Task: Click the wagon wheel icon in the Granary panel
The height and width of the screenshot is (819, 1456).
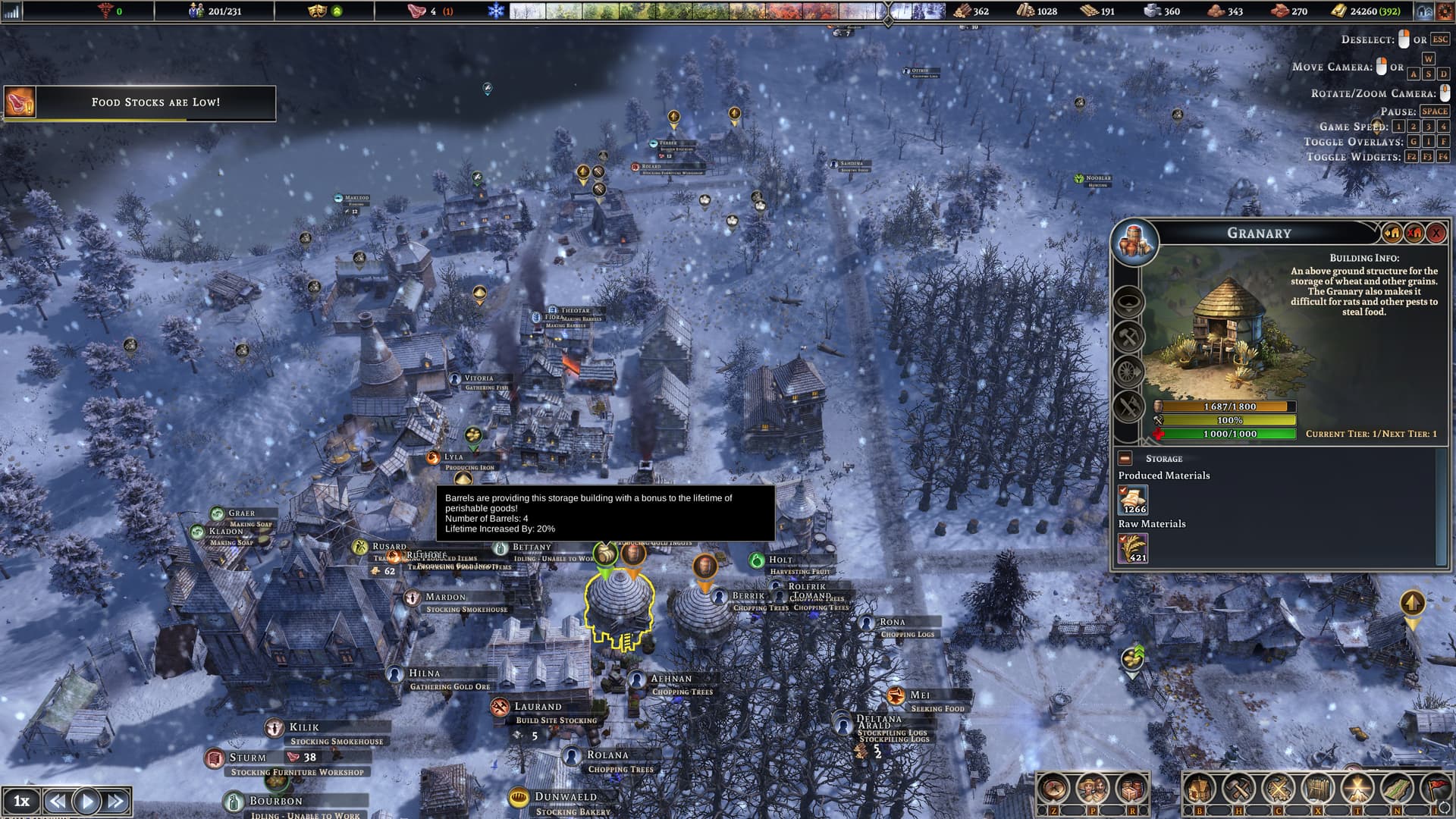Action: click(x=1128, y=372)
